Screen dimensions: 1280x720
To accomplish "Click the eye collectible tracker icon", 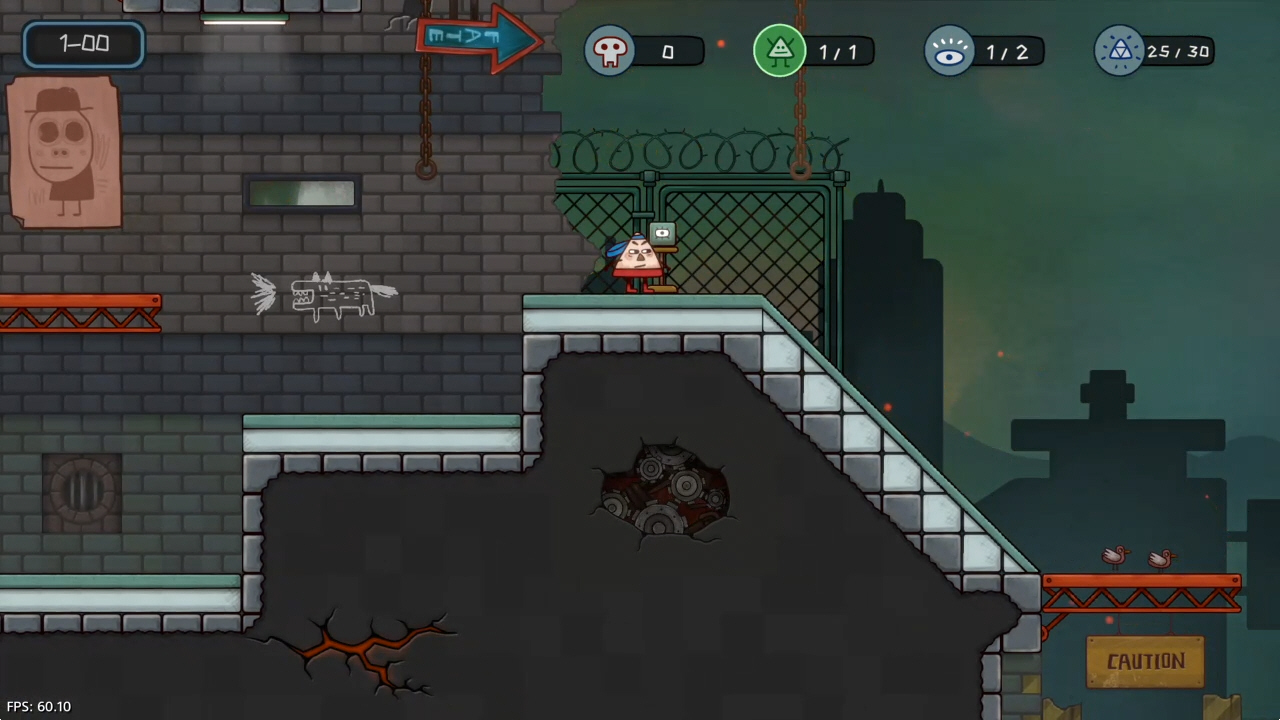I will click(x=949, y=51).
